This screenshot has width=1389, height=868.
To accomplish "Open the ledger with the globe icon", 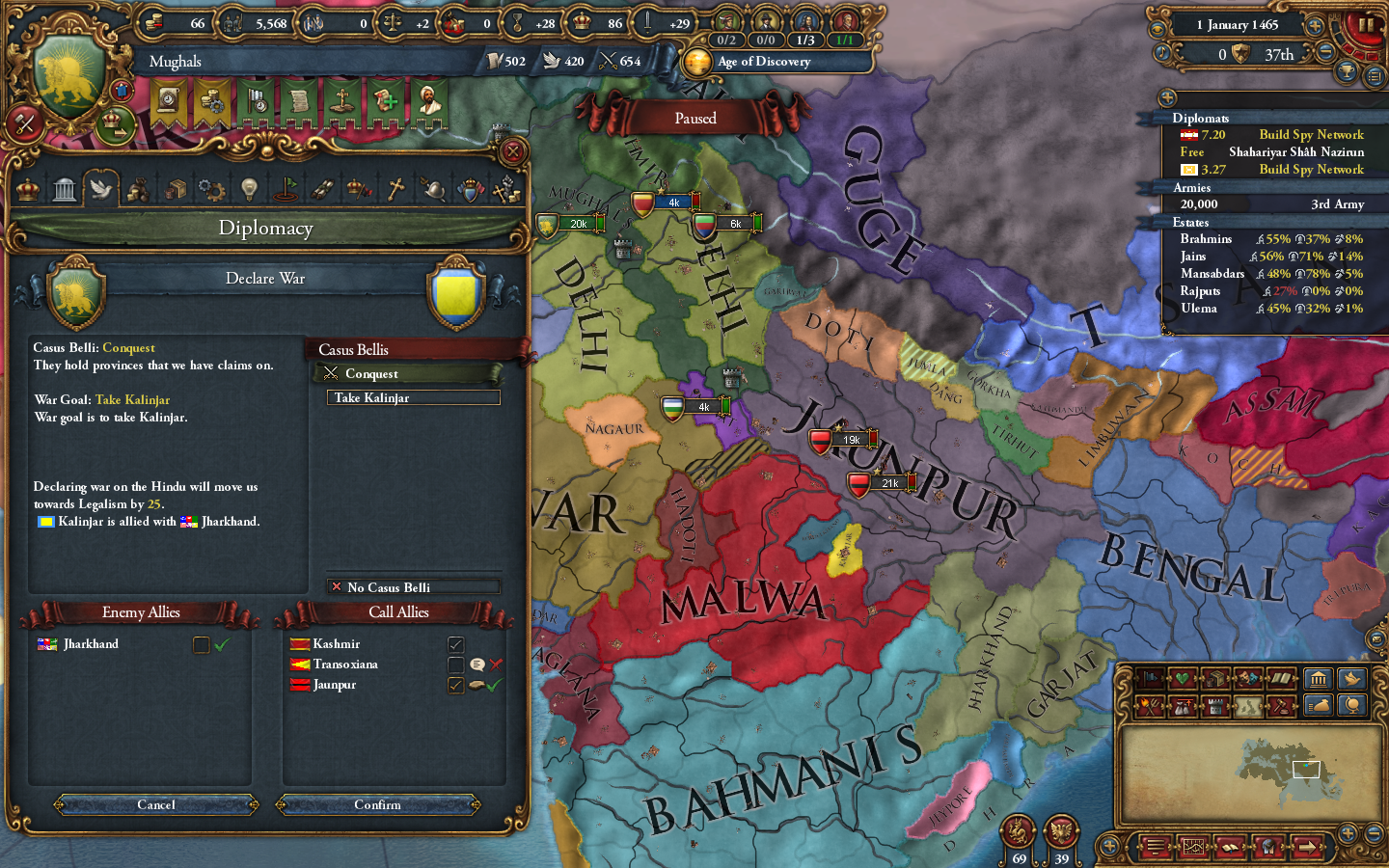I will coord(1354,706).
